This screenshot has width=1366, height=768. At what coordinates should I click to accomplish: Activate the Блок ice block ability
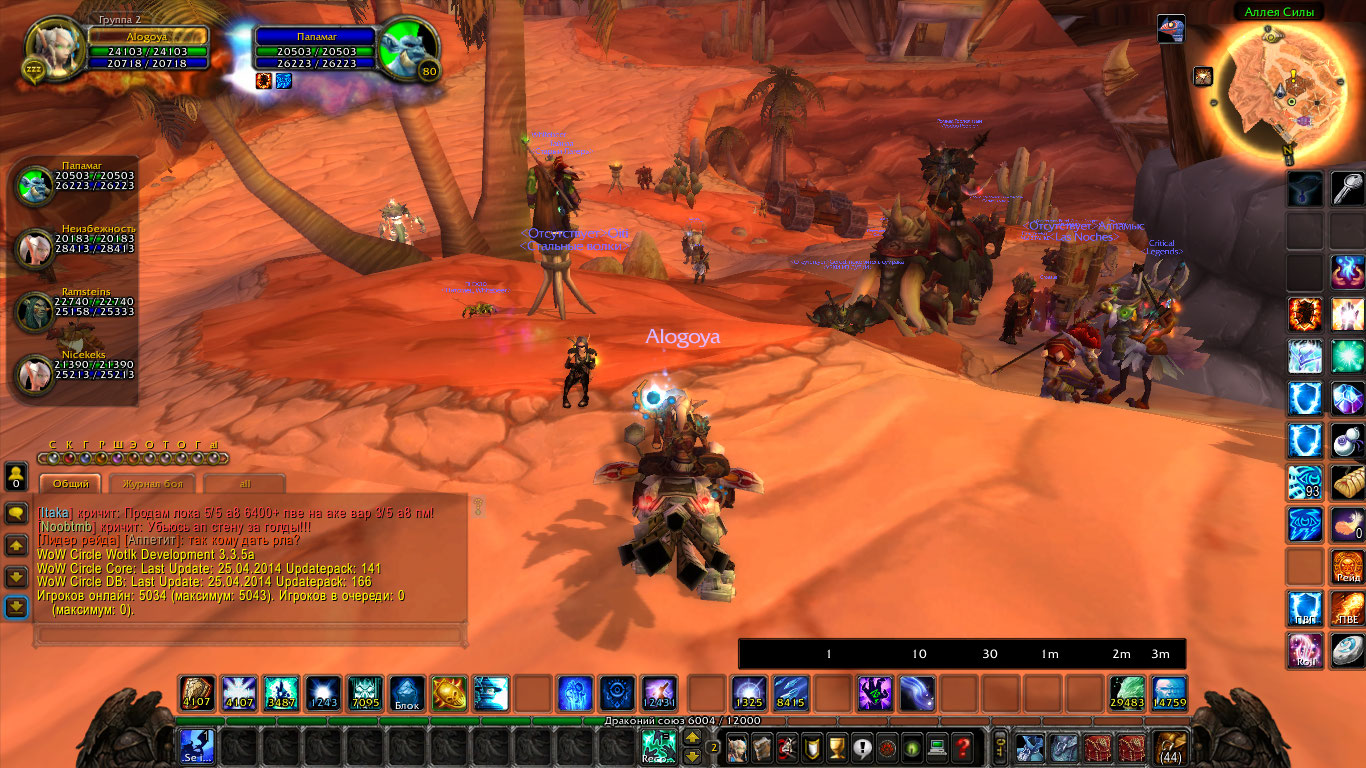(x=406, y=693)
